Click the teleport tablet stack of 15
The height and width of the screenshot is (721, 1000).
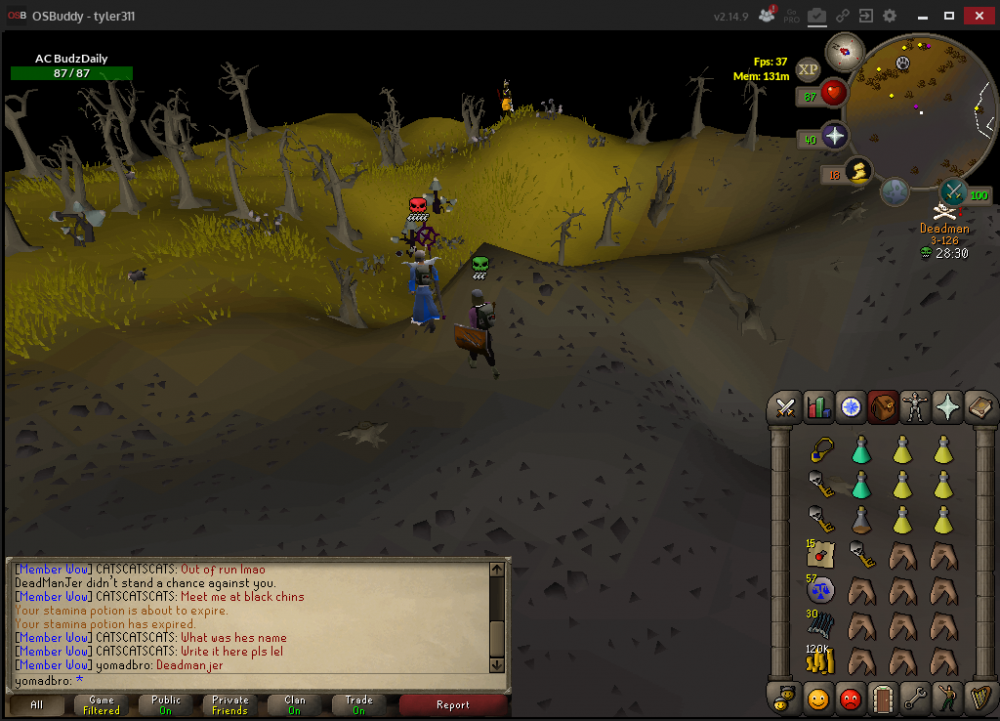(820, 554)
